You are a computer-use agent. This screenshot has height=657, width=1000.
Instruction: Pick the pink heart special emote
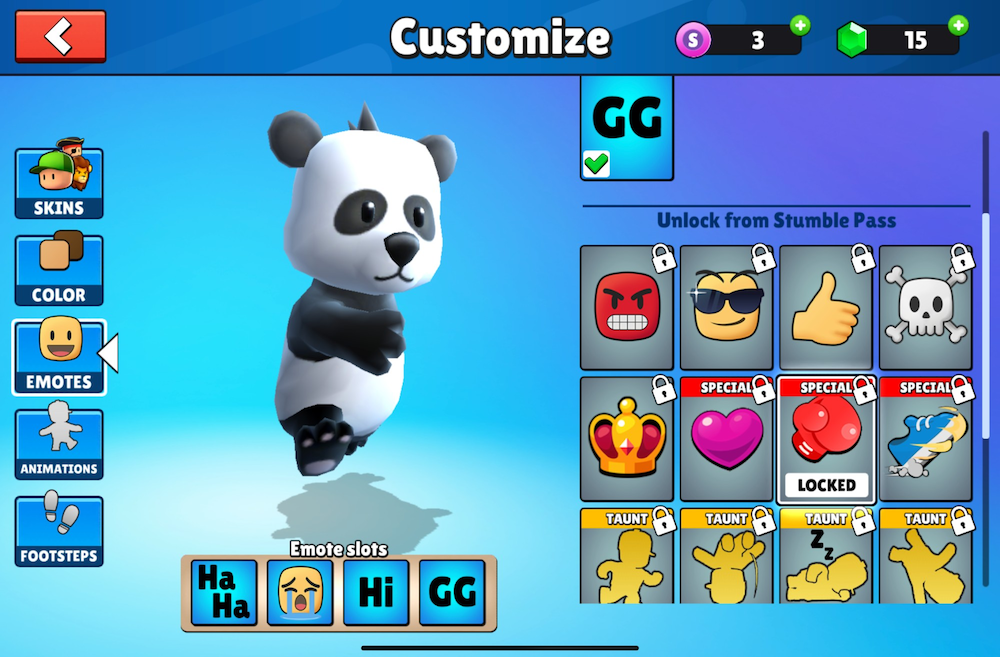pos(726,440)
